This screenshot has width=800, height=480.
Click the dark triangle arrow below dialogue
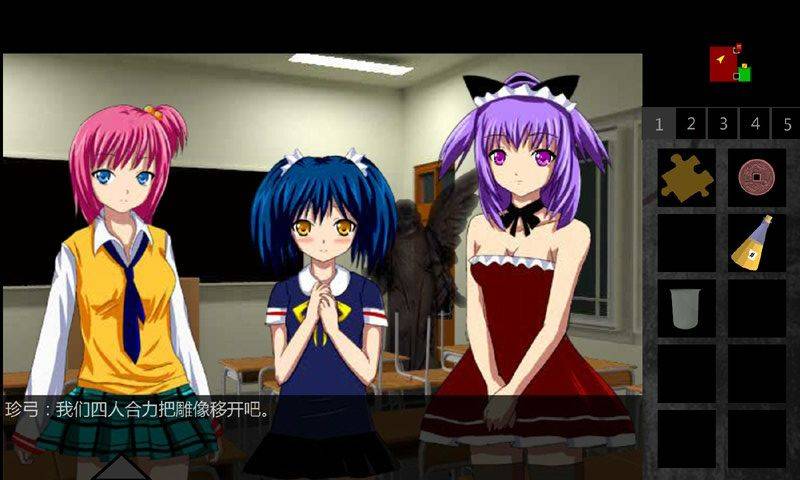pos(120,467)
